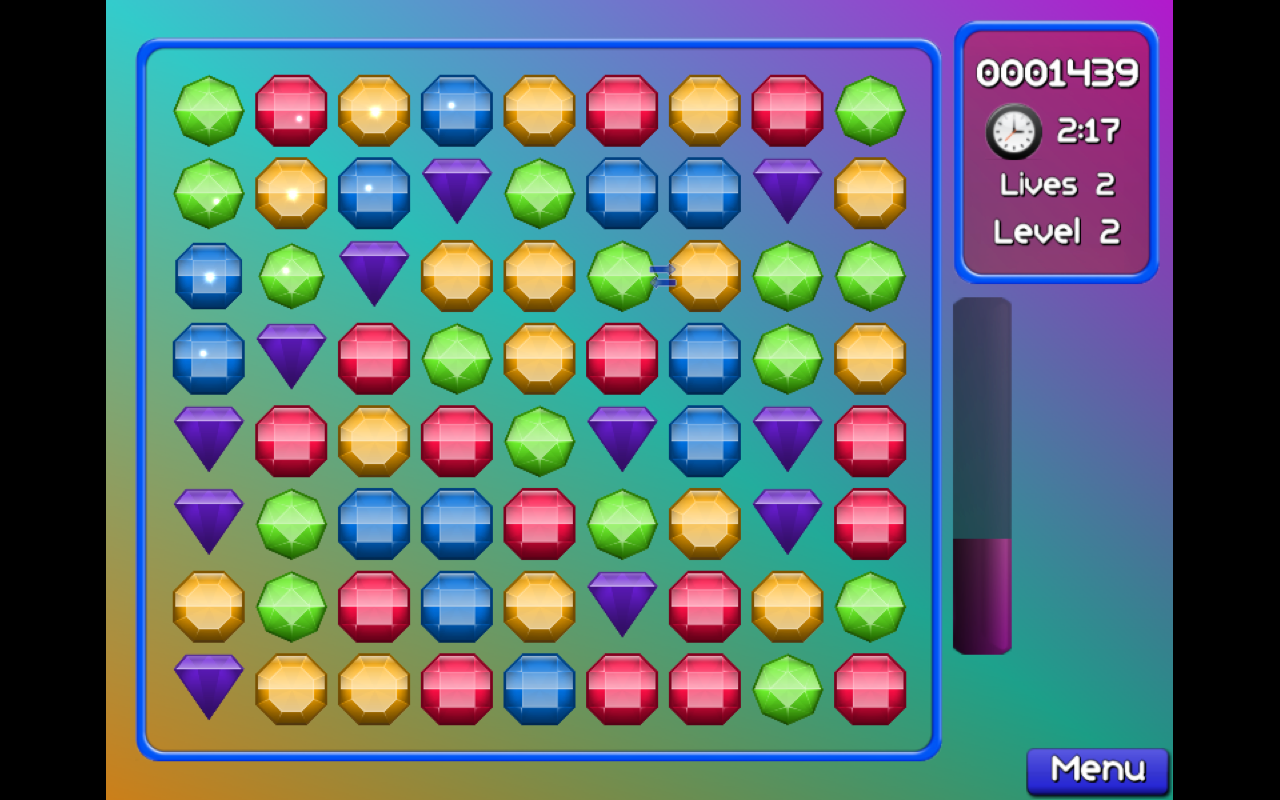Viewport: 1280px width, 800px height.
Task: Click the vertical level progress bar
Action: [x=983, y=475]
